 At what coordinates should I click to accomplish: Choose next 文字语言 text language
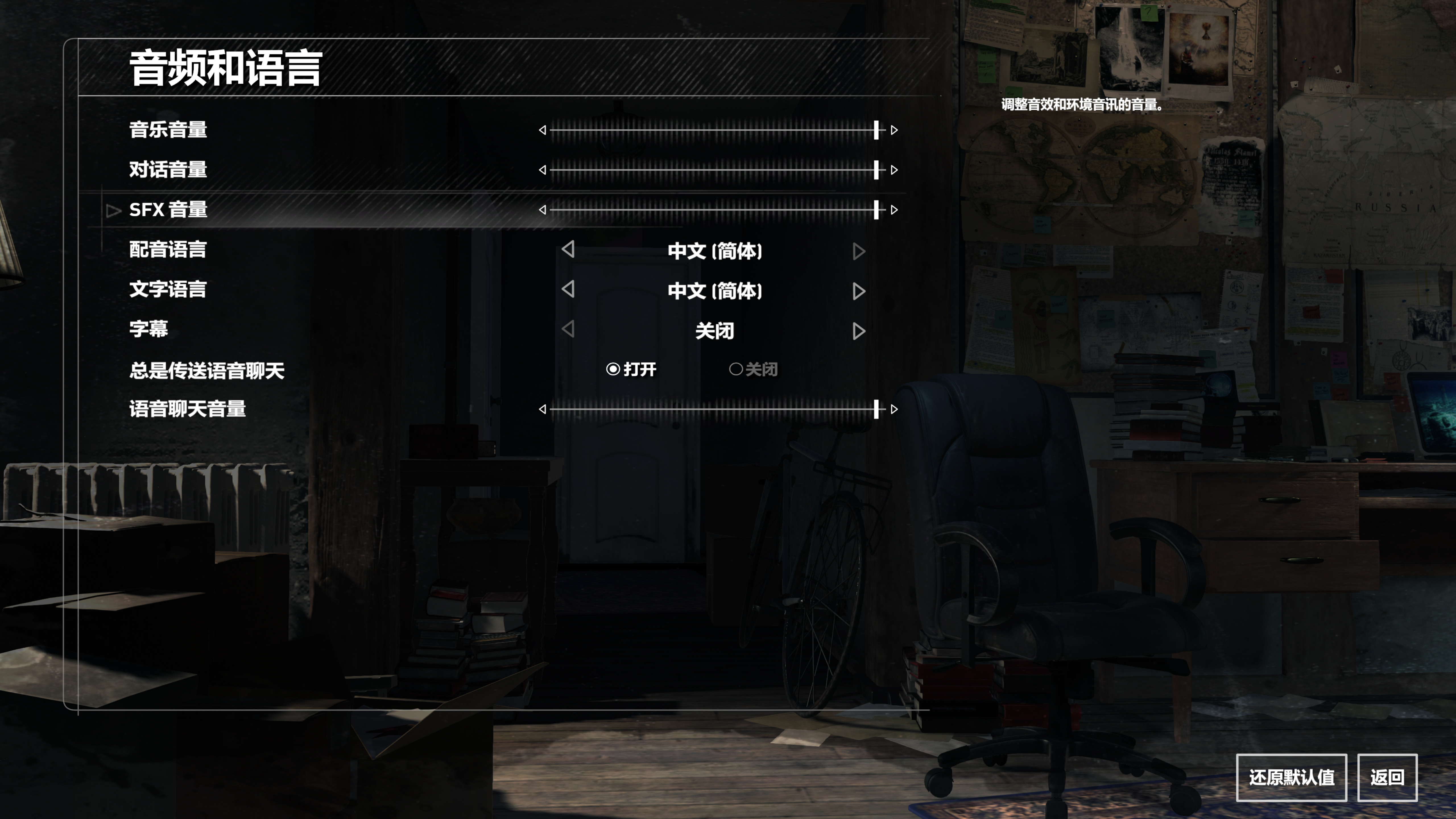[x=859, y=291]
